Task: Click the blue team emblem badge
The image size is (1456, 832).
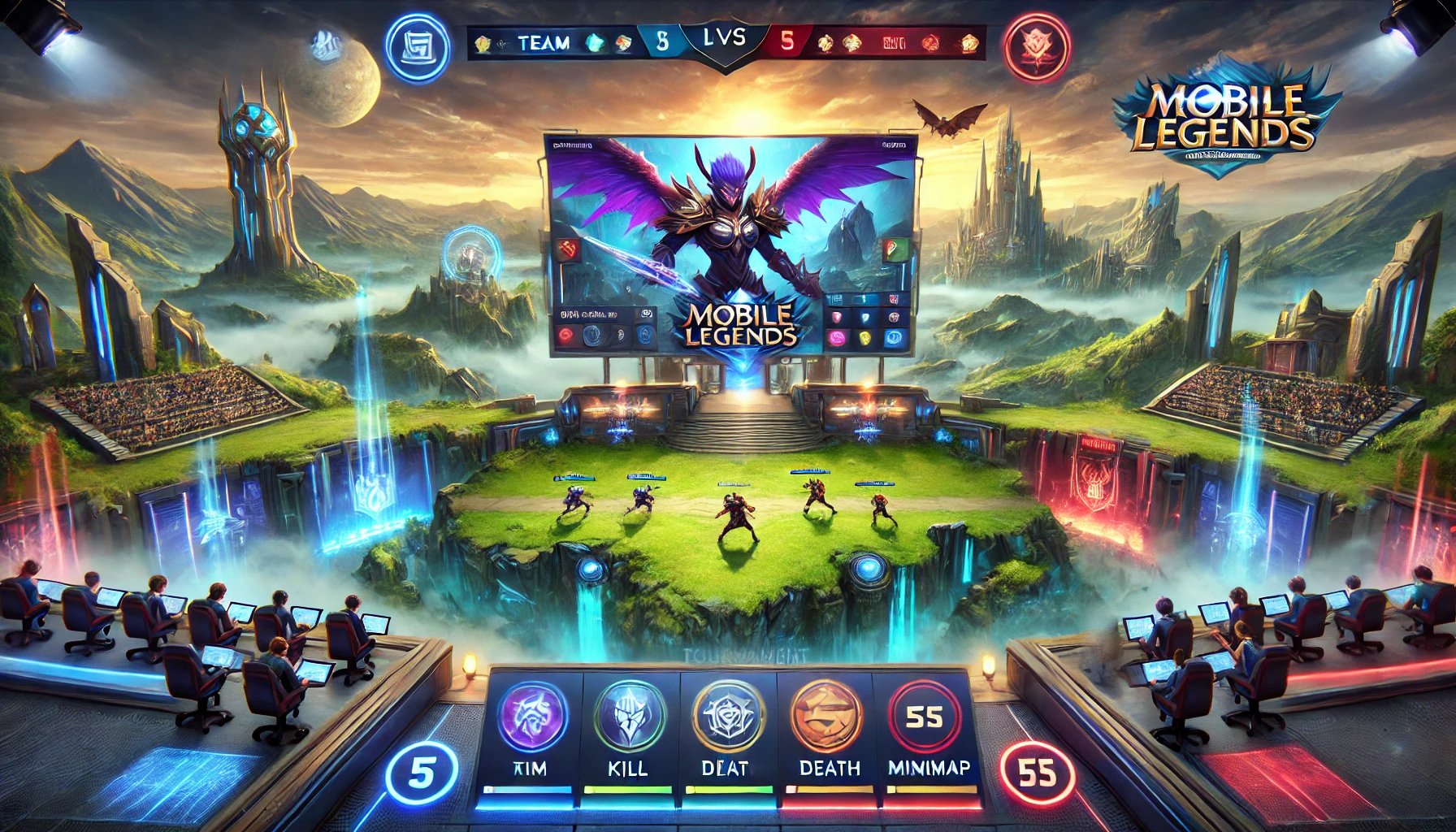Action: point(417,48)
